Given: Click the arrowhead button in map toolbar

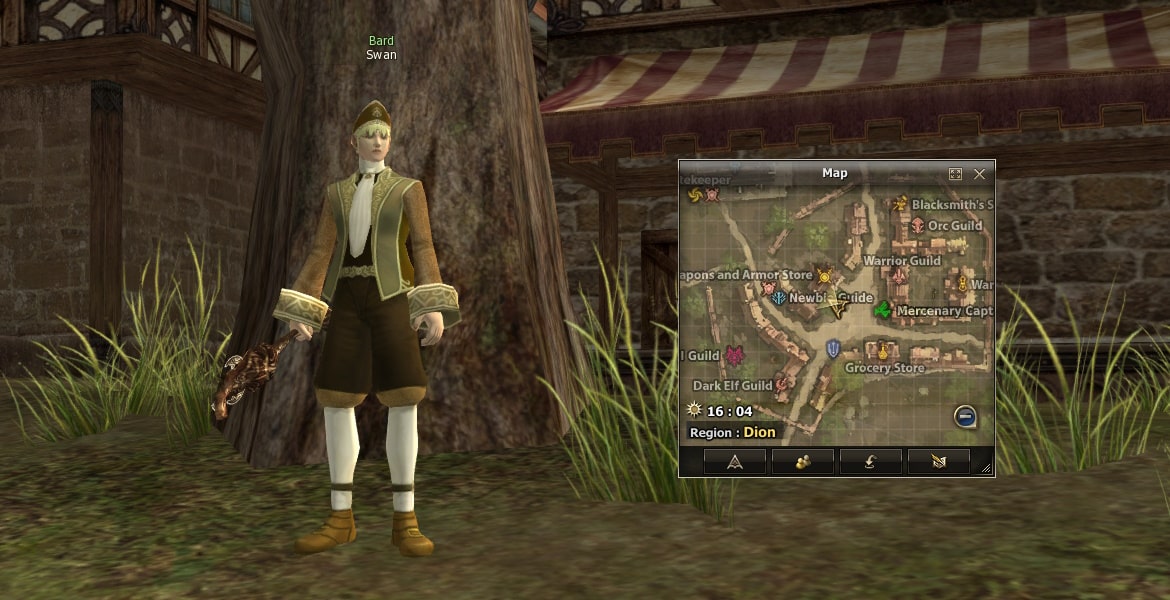Looking at the screenshot, I should tap(735, 461).
